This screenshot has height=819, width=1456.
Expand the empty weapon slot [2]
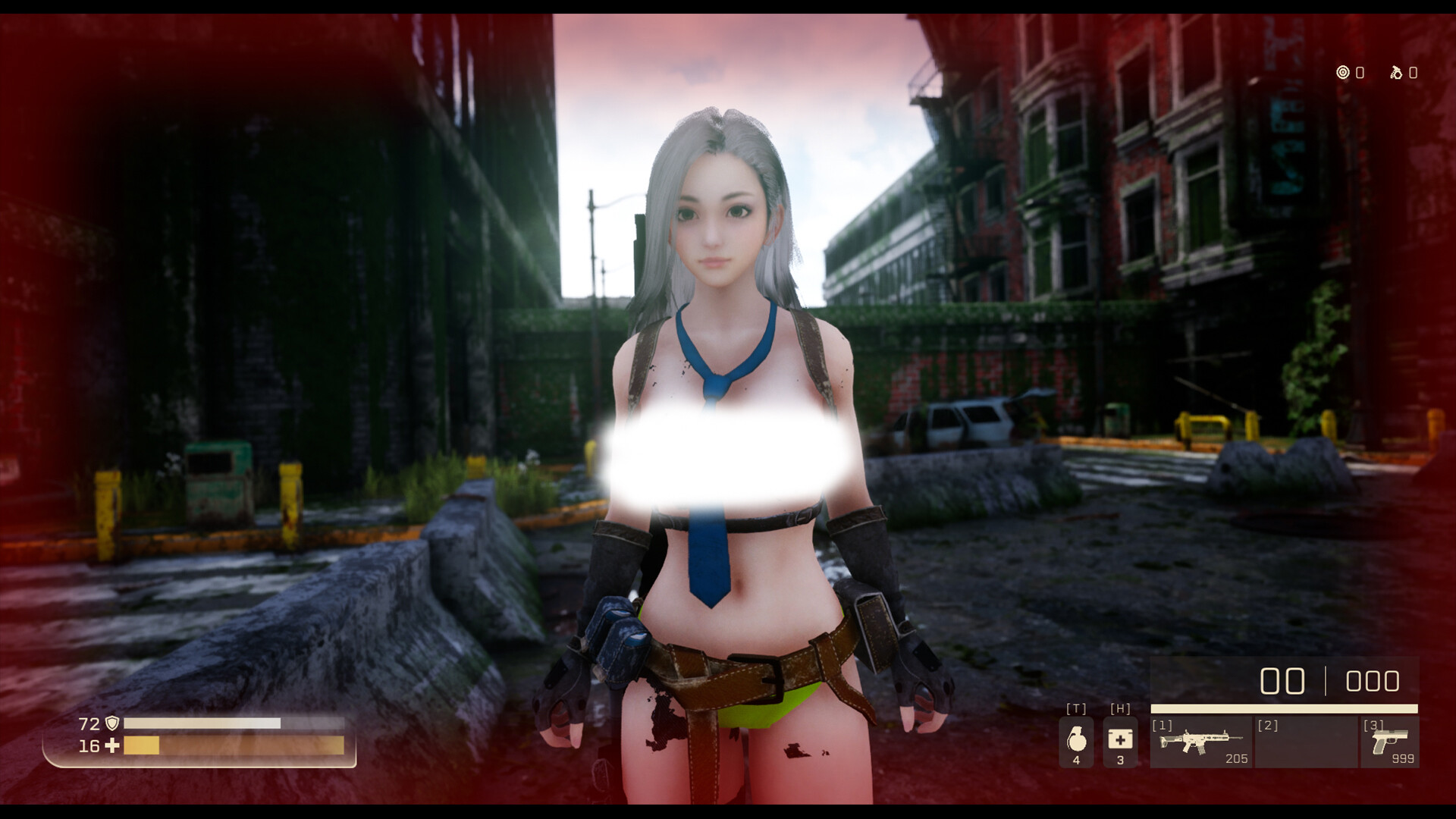click(x=1307, y=744)
